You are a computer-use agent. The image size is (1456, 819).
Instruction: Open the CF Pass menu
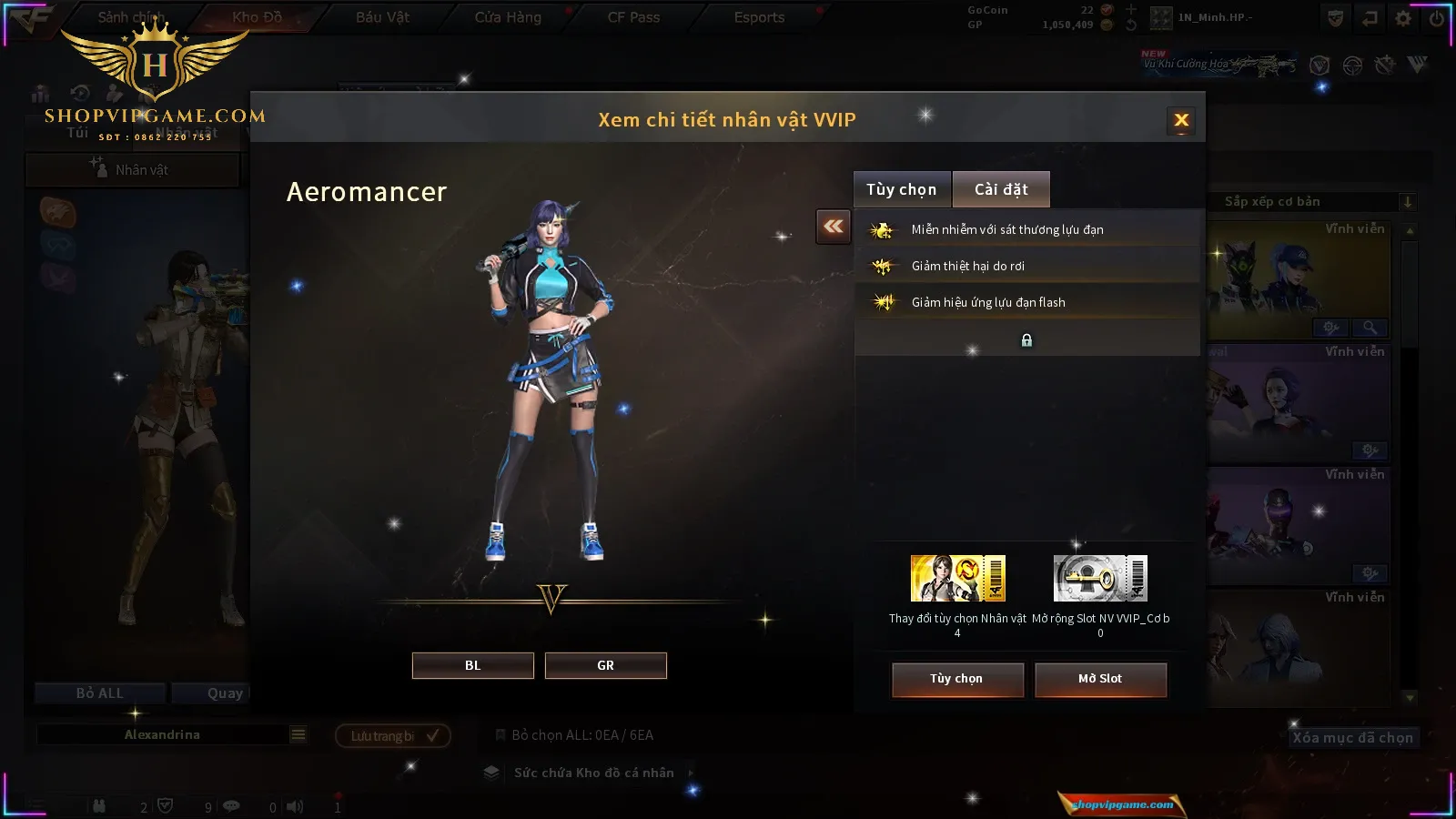point(633,17)
